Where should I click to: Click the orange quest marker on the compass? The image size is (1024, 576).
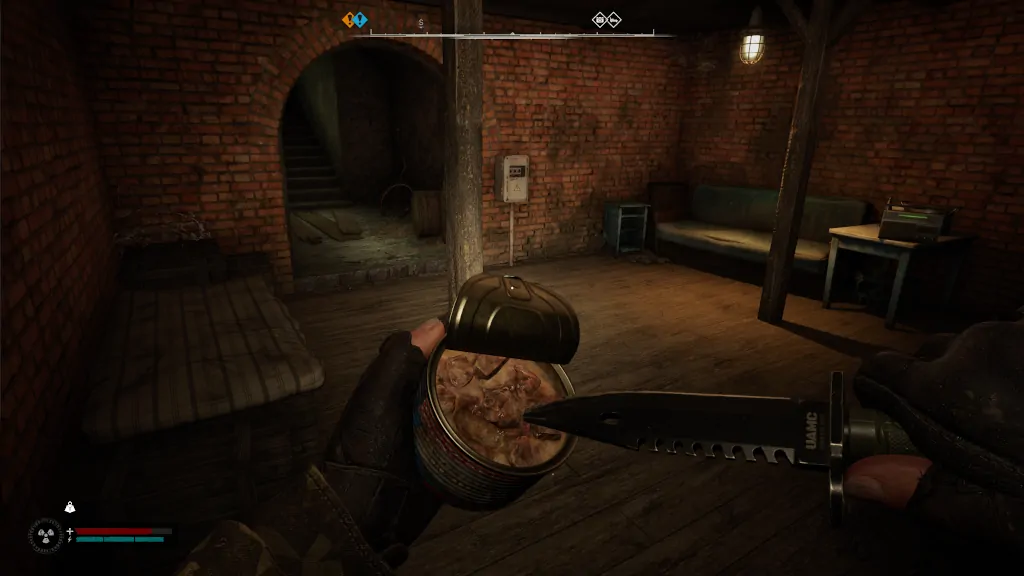(x=350, y=19)
